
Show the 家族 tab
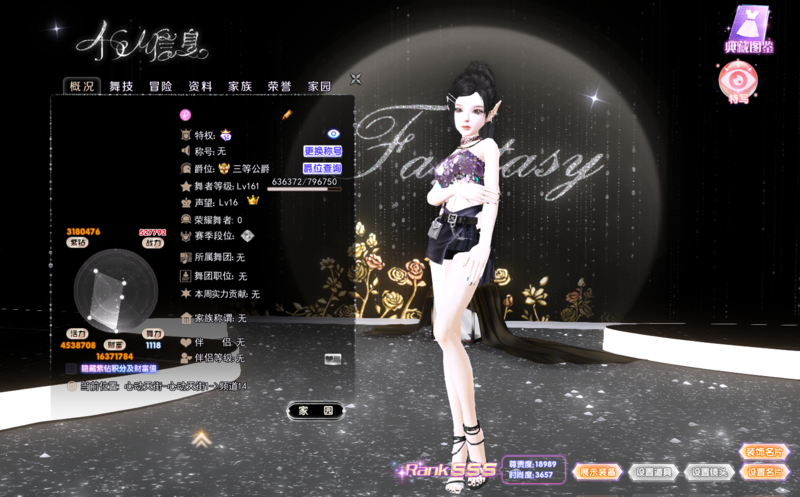pos(240,87)
